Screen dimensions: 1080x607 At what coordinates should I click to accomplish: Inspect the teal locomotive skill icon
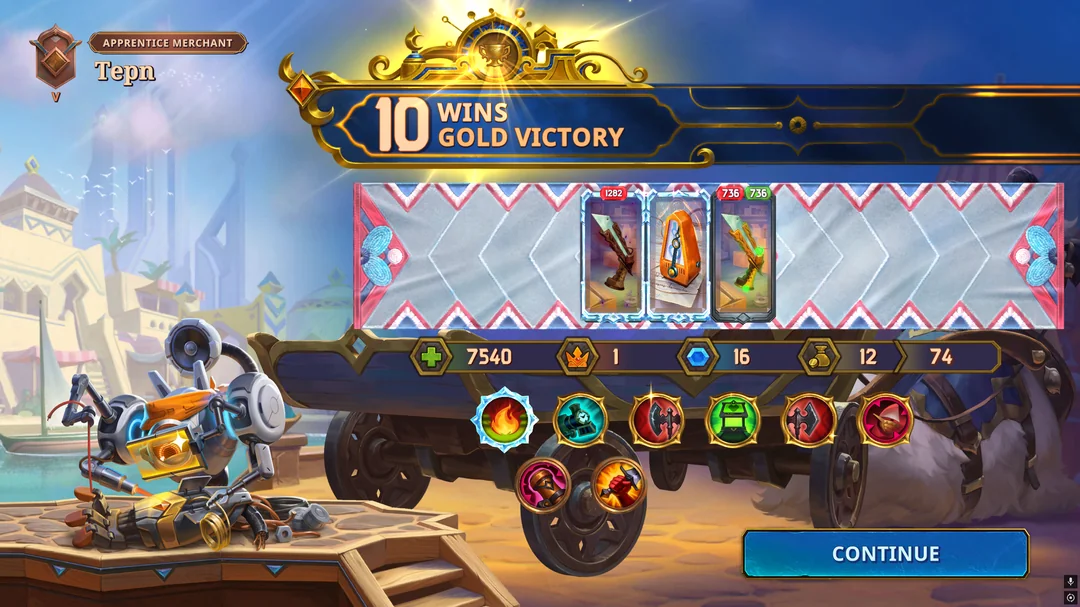point(579,419)
